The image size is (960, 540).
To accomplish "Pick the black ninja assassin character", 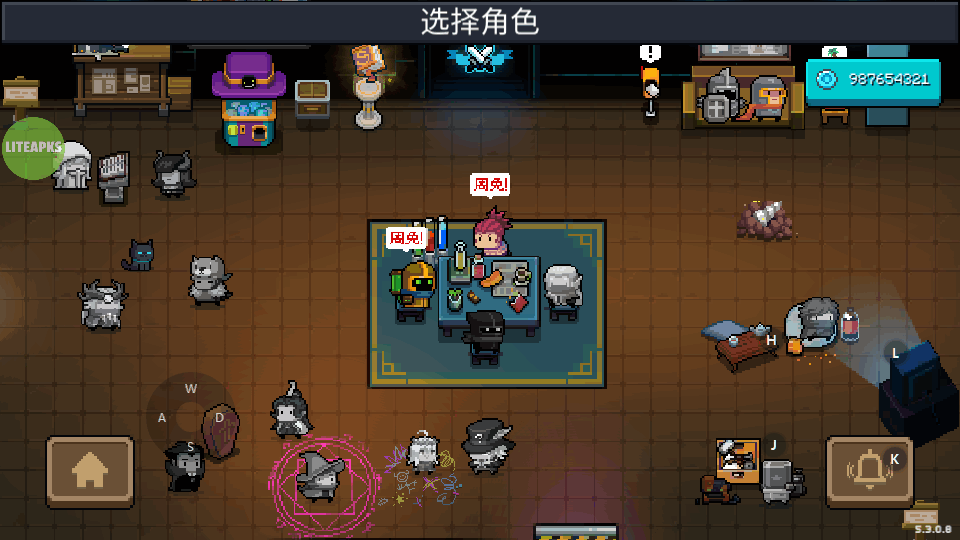I will [x=486, y=335].
